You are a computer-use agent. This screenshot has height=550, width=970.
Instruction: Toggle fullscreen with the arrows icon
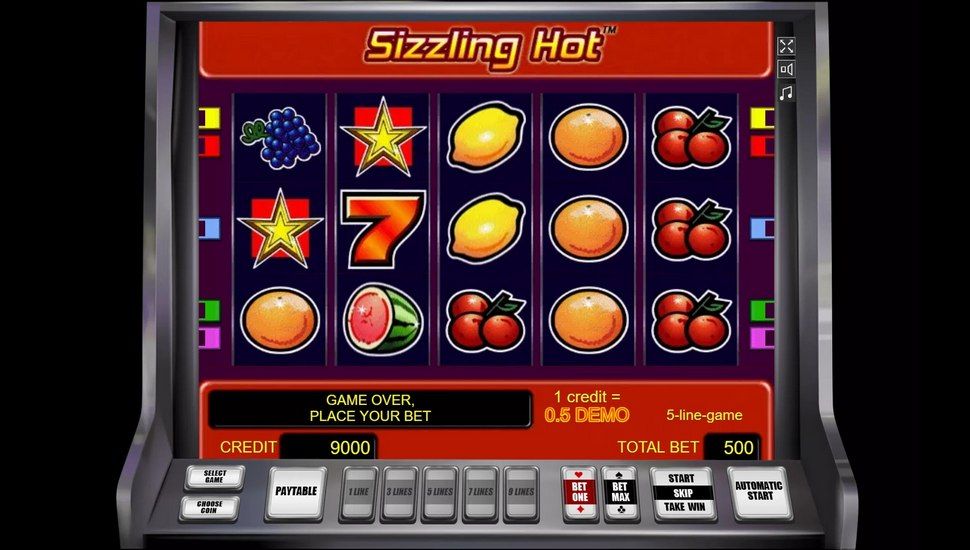point(786,46)
